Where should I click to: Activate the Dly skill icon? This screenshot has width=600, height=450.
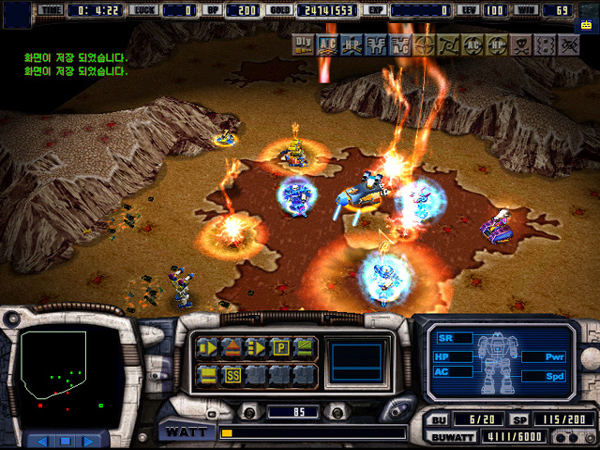pos(303,43)
